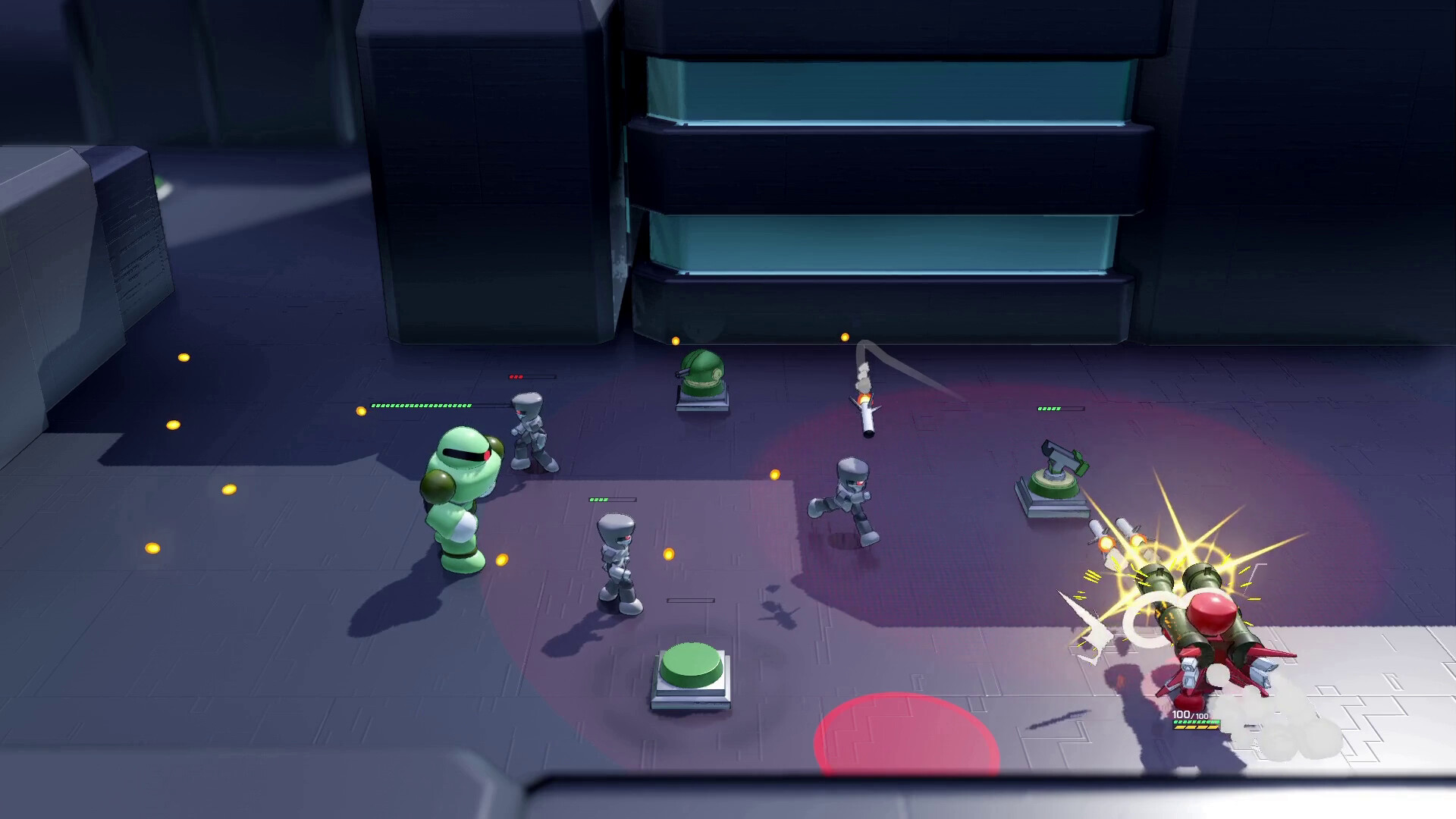Click the long green health bar near the green mech
The image size is (1456, 819).
pos(422,407)
